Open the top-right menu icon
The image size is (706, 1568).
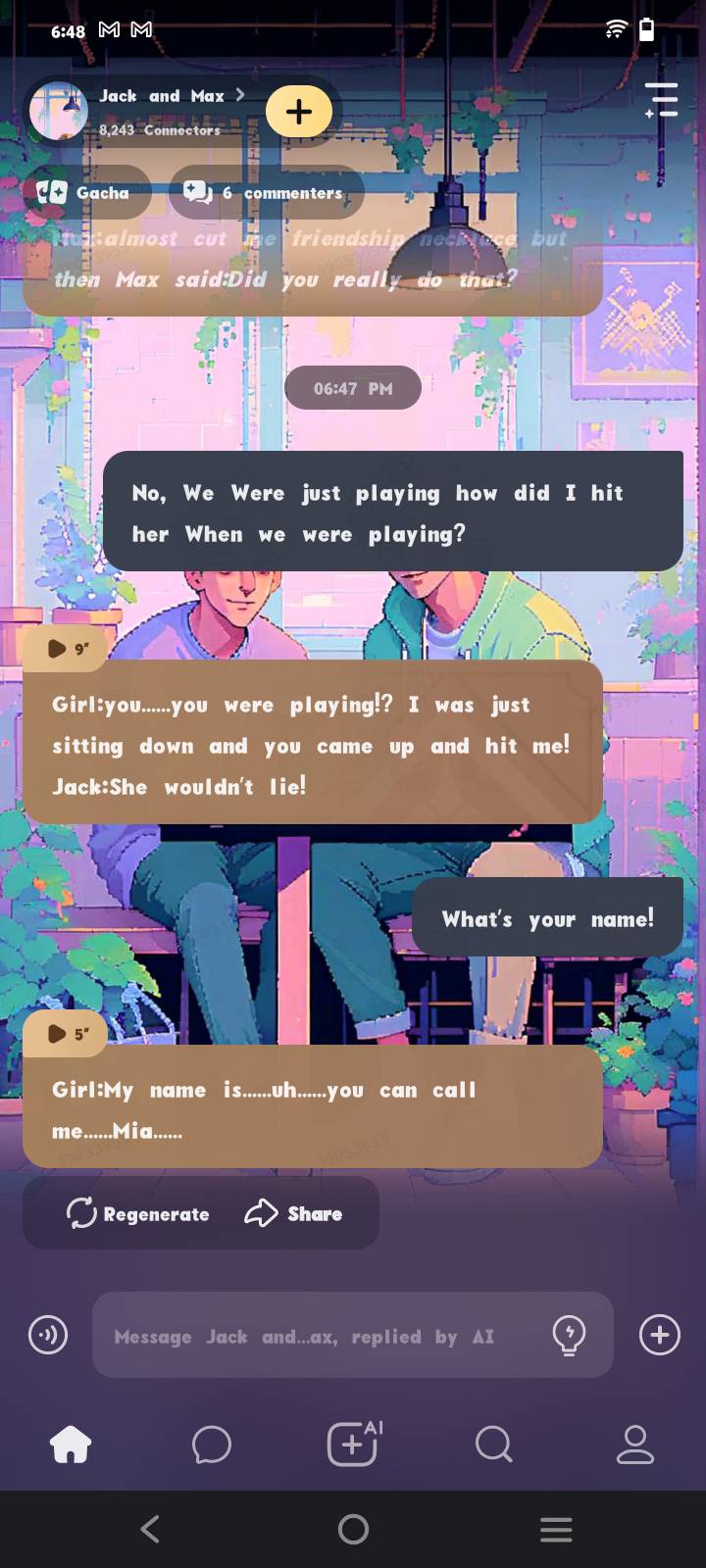click(662, 101)
